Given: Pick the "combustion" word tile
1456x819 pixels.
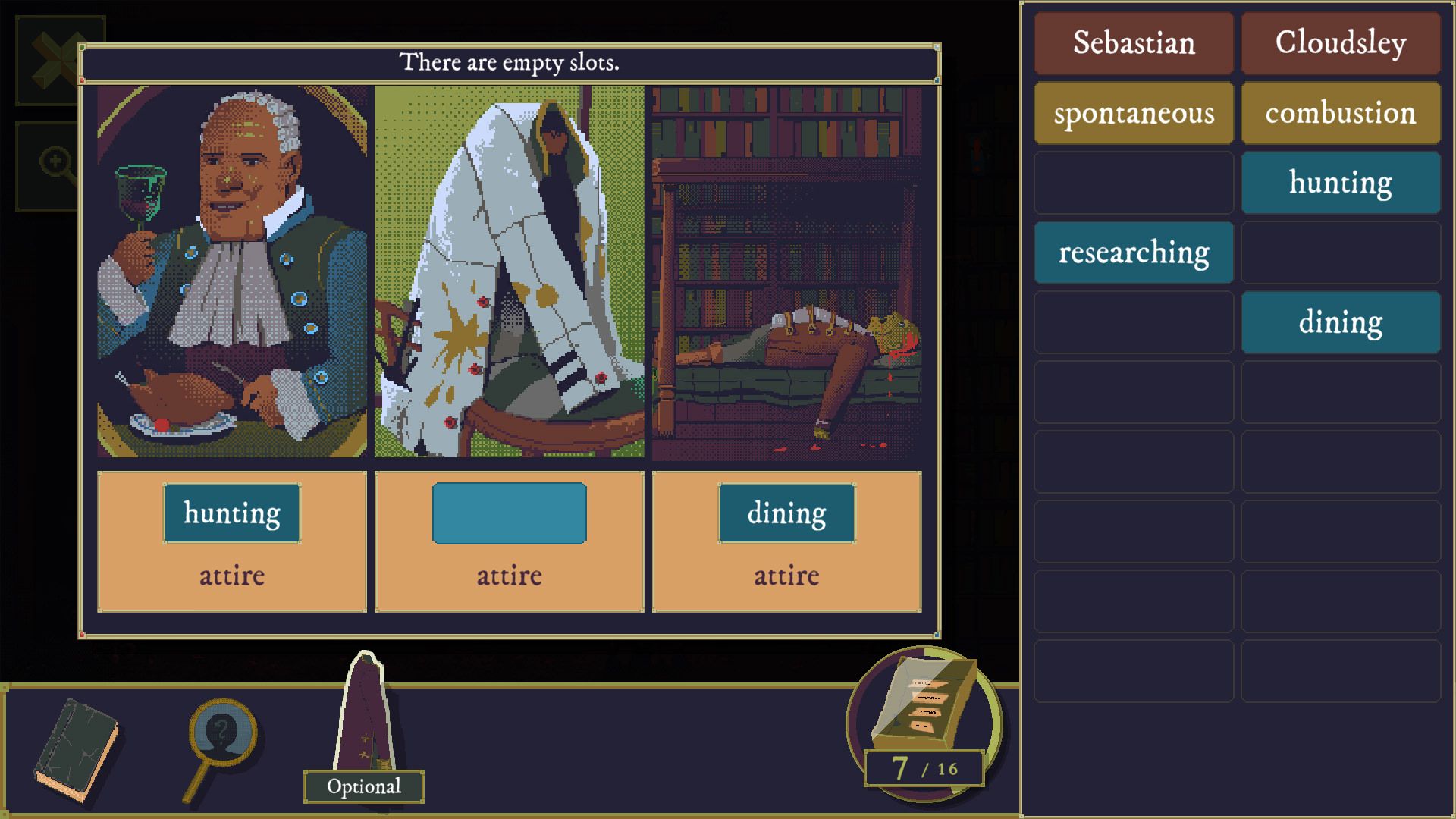Looking at the screenshot, I should click(1341, 113).
